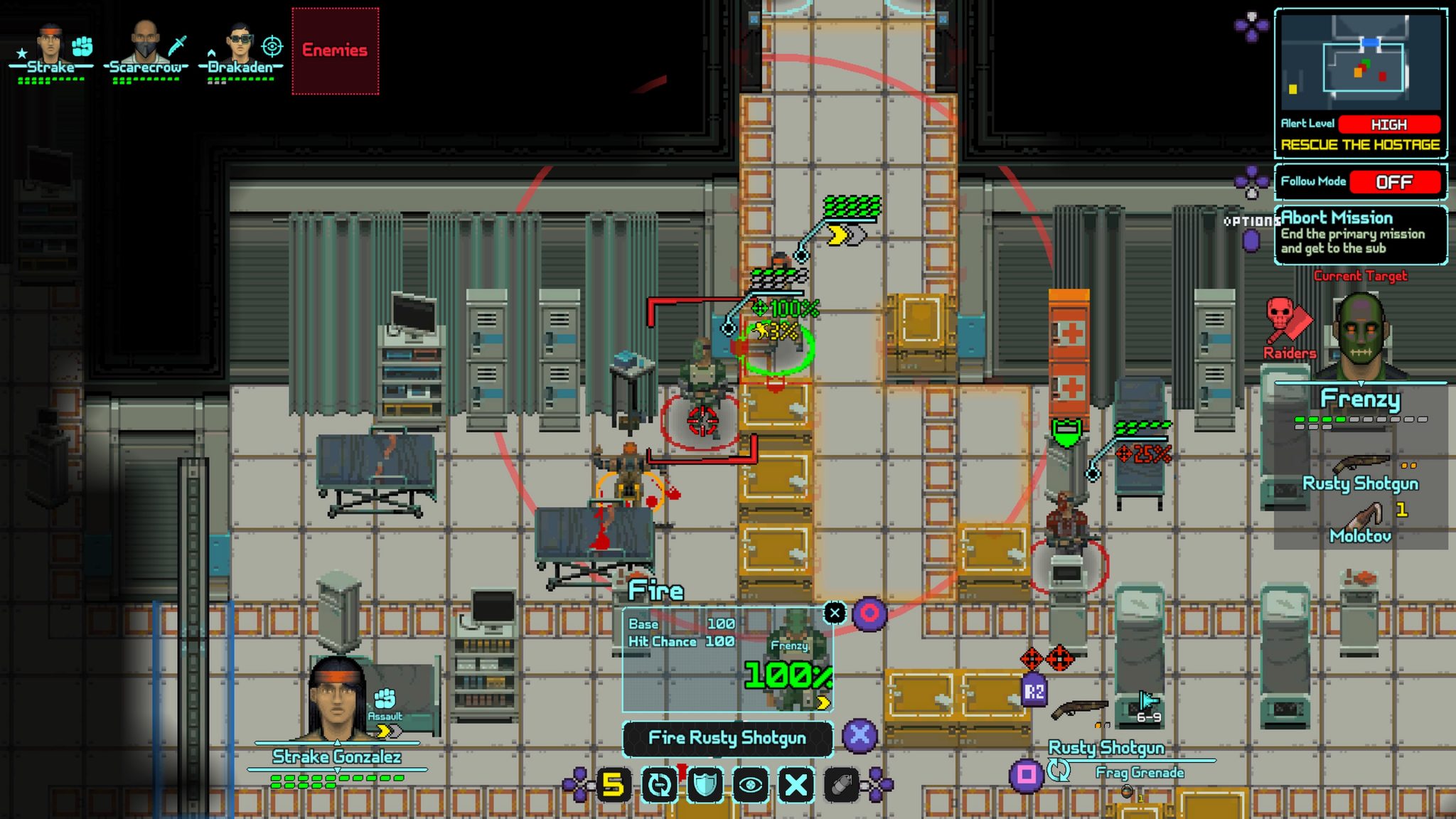Click the Enemies panel header
The height and width of the screenshot is (819, 1456).
pos(334,50)
